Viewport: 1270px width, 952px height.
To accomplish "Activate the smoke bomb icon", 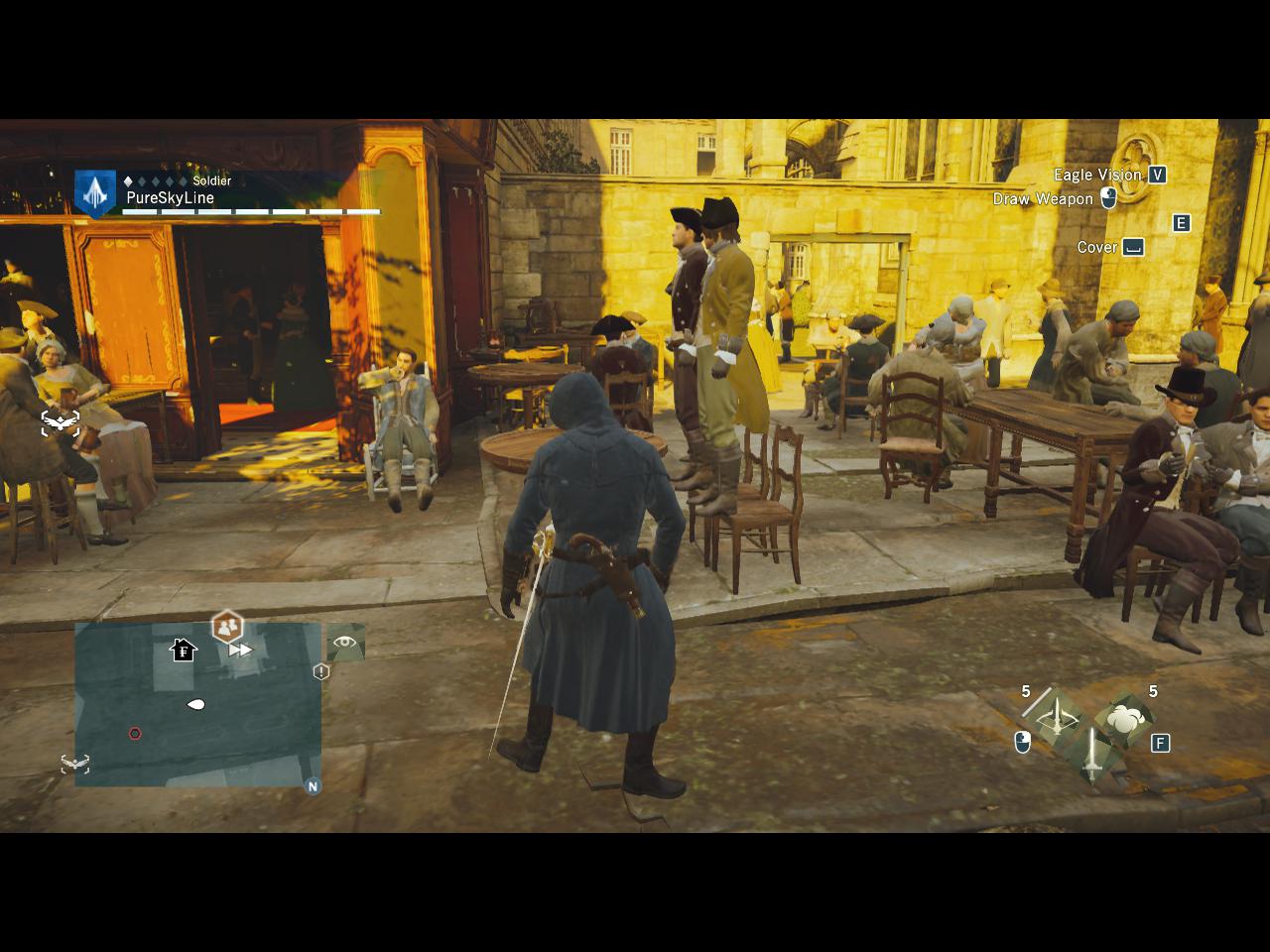I will click(x=1125, y=718).
